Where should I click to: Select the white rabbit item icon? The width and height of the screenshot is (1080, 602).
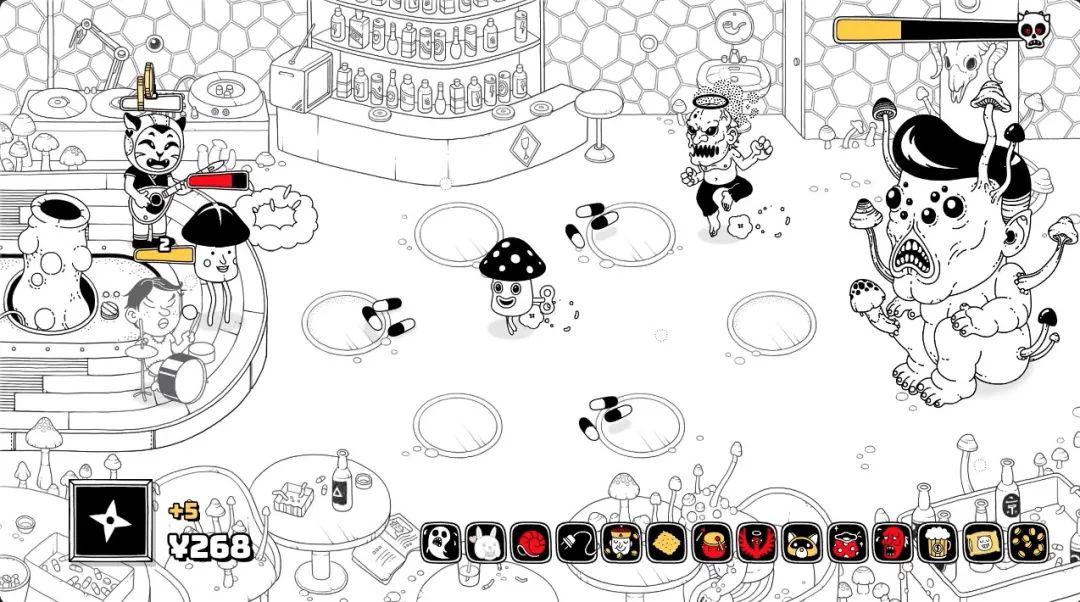coord(486,543)
